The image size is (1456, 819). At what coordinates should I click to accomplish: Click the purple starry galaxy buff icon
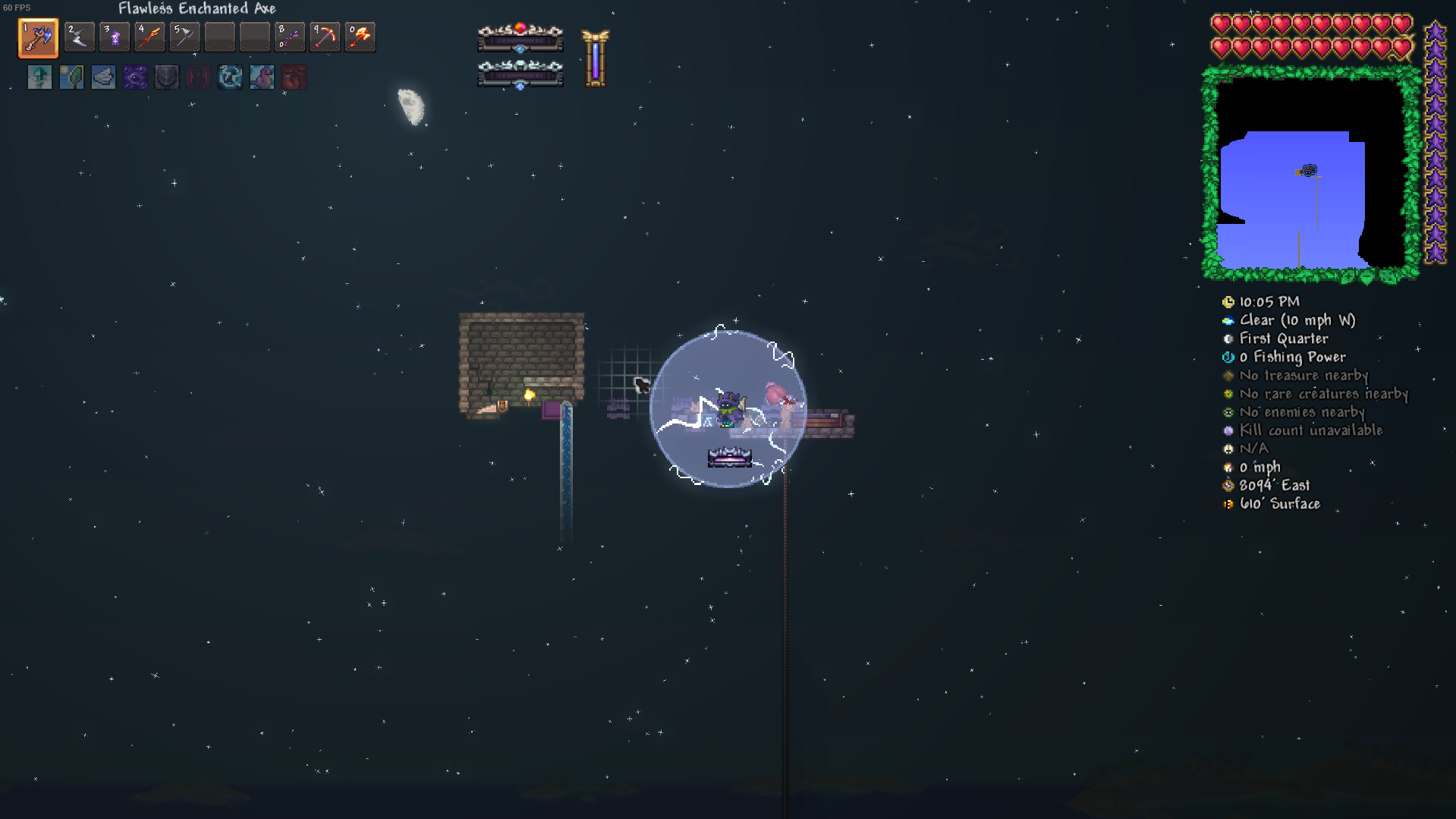coord(135,77)
